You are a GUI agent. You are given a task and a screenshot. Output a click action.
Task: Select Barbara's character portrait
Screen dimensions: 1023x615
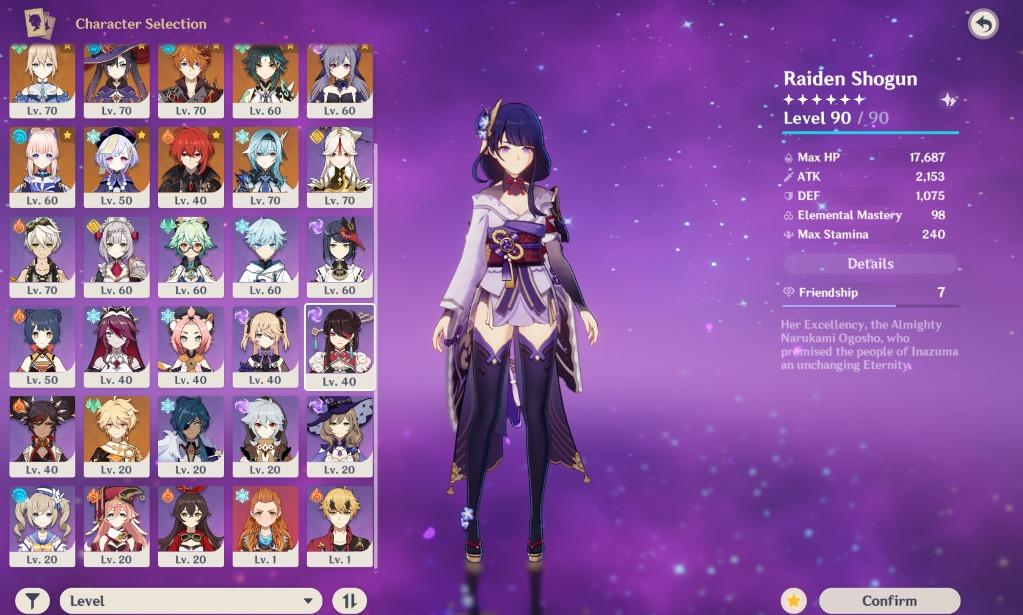[42, 523]
